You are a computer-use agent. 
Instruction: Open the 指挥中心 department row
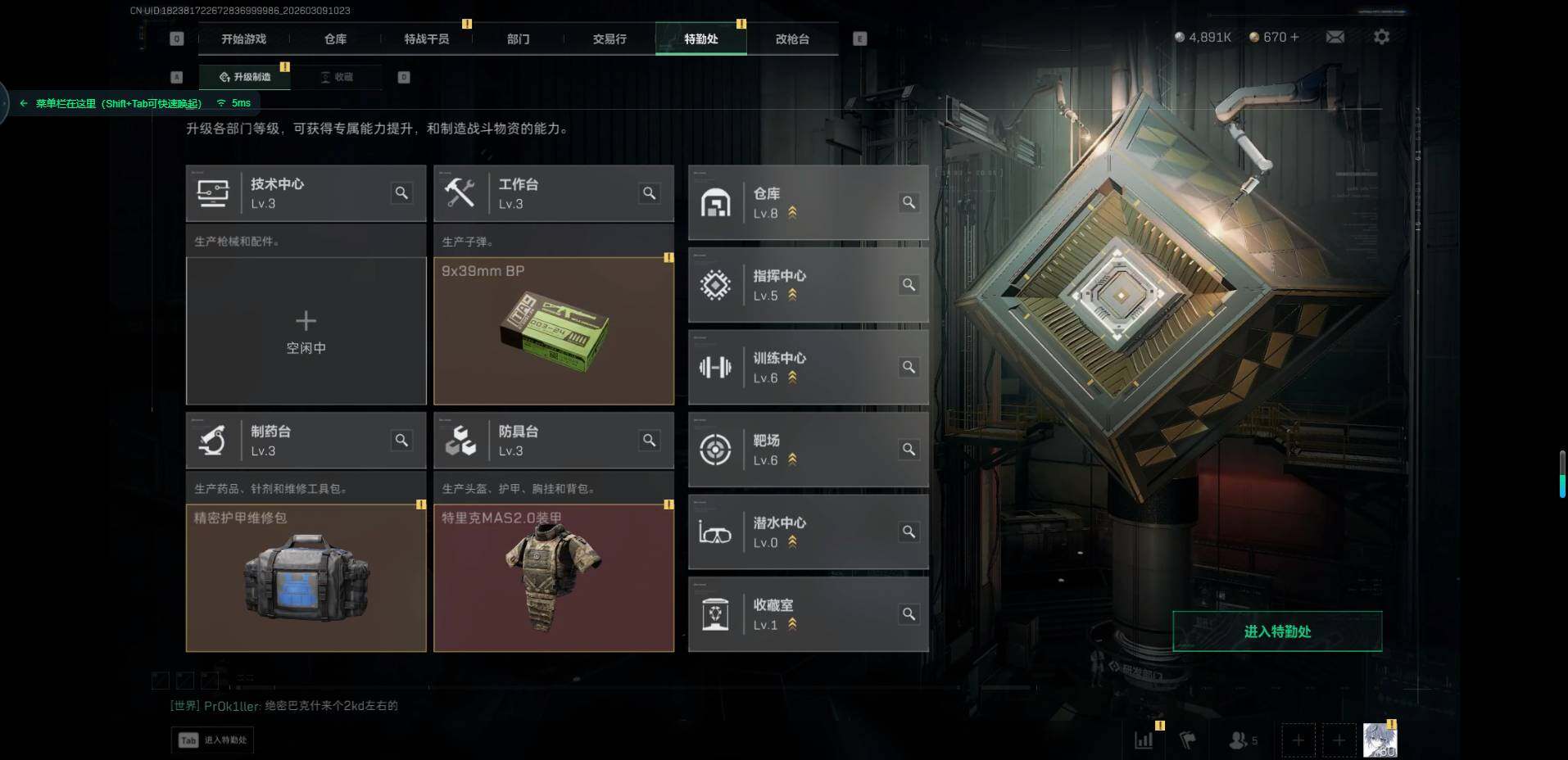pos(808,285)
